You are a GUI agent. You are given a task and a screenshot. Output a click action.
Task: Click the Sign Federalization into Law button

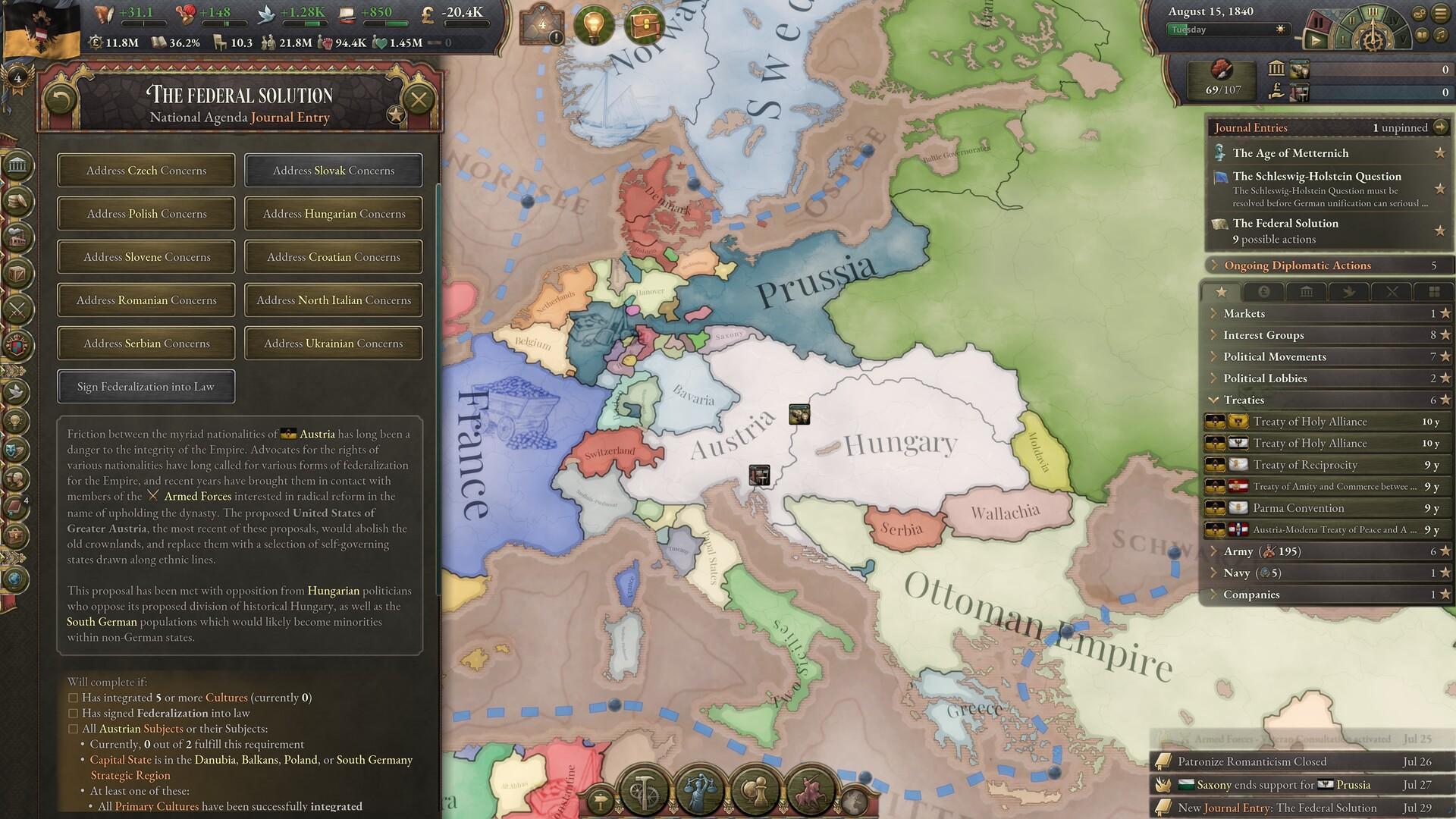pyautogui.click(x=146, y=387)
